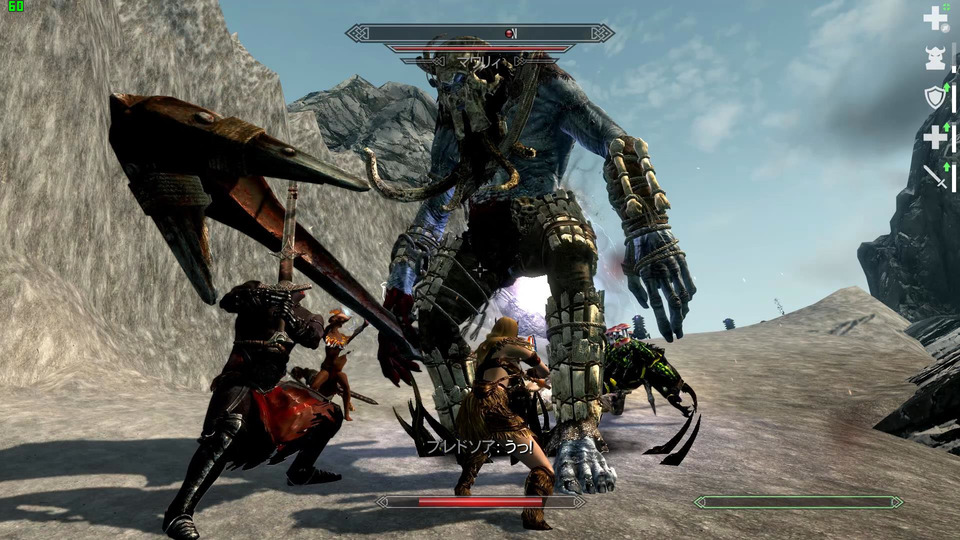Click the horned helmet warrior effect icon
The height and width of the screenshot is (540, 960).
click(x=935, y=58)
